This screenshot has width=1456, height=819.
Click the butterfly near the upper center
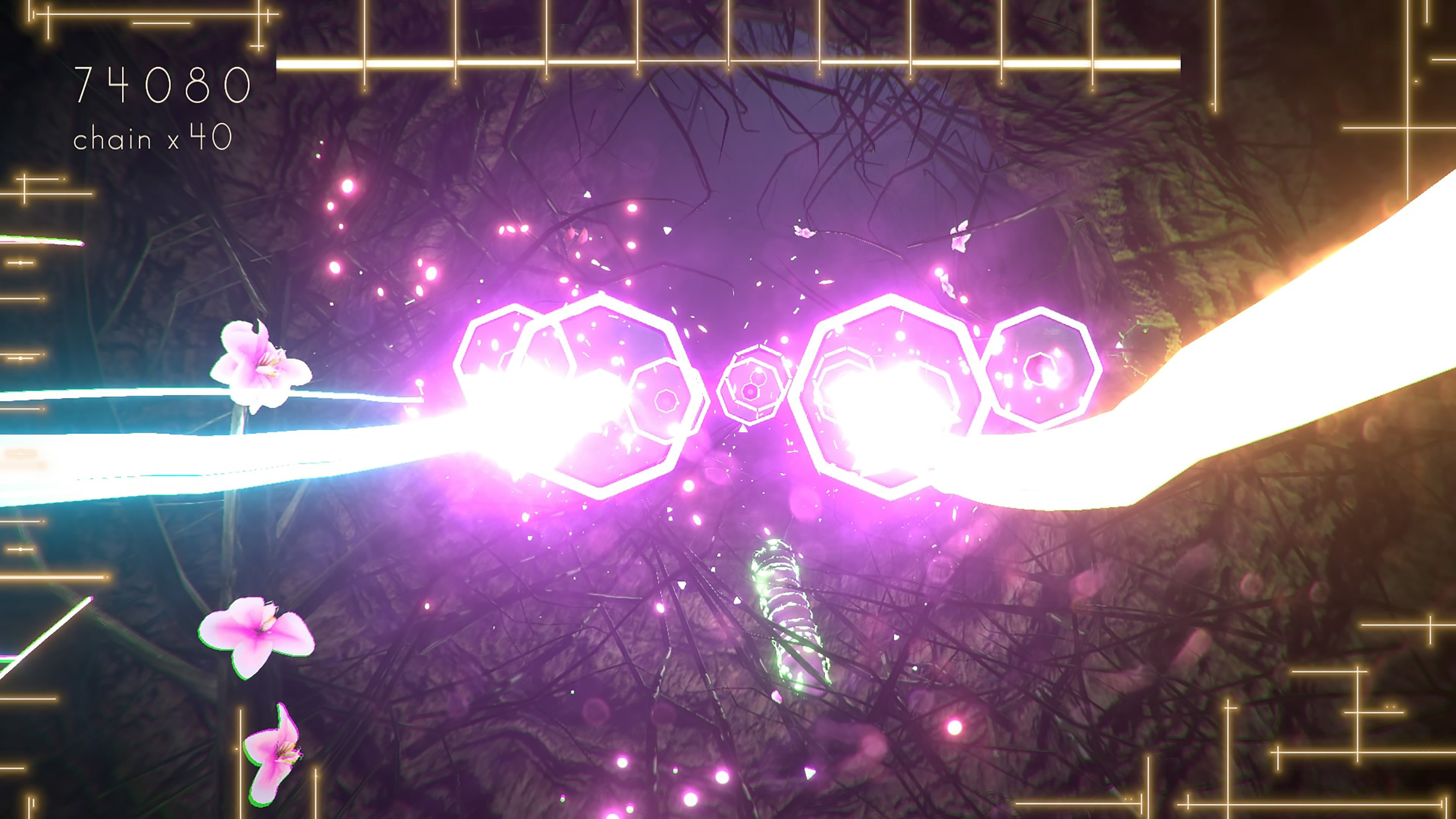(804, 233)
